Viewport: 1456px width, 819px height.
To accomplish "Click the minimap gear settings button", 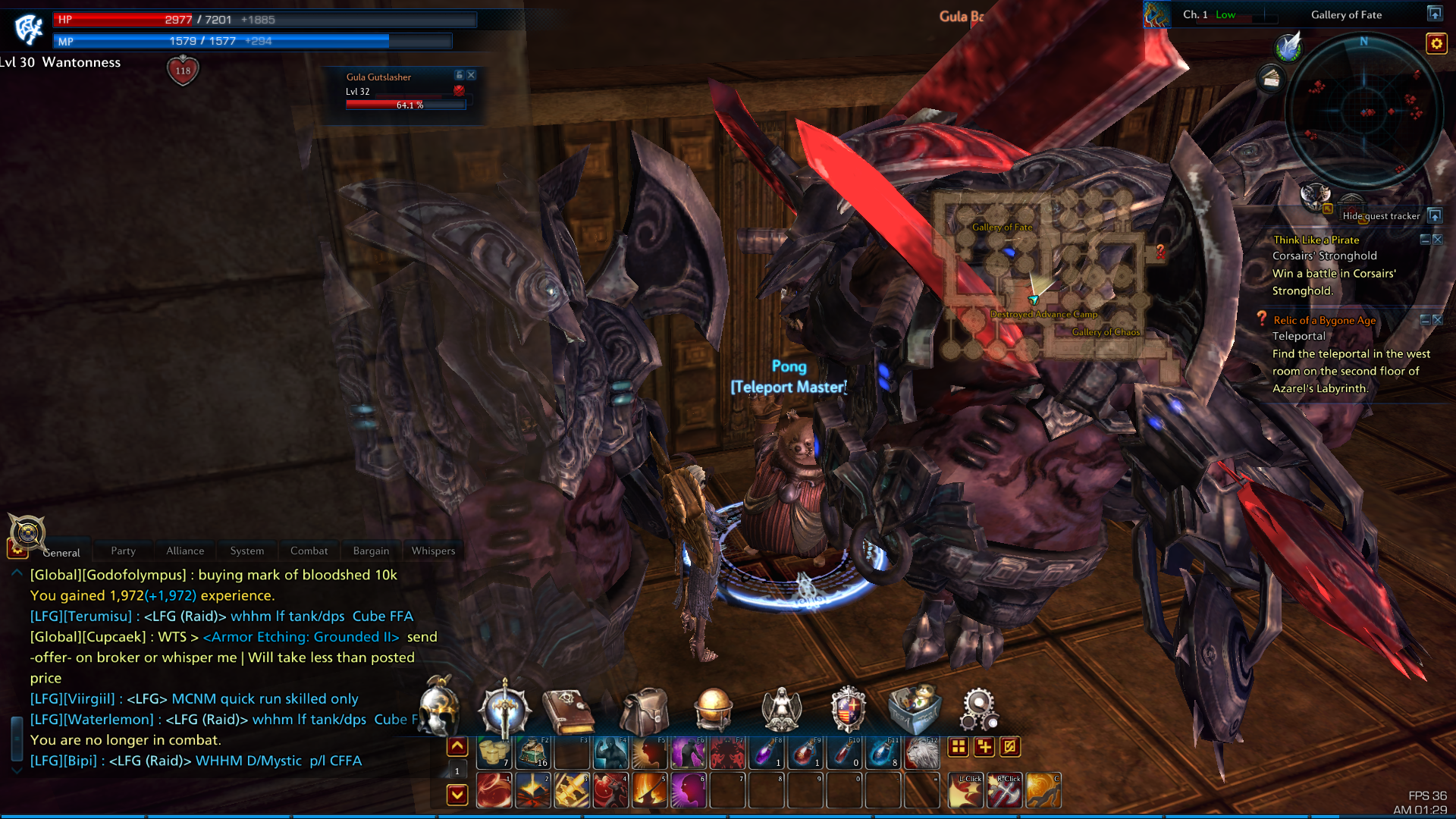I will point(1436,44).
